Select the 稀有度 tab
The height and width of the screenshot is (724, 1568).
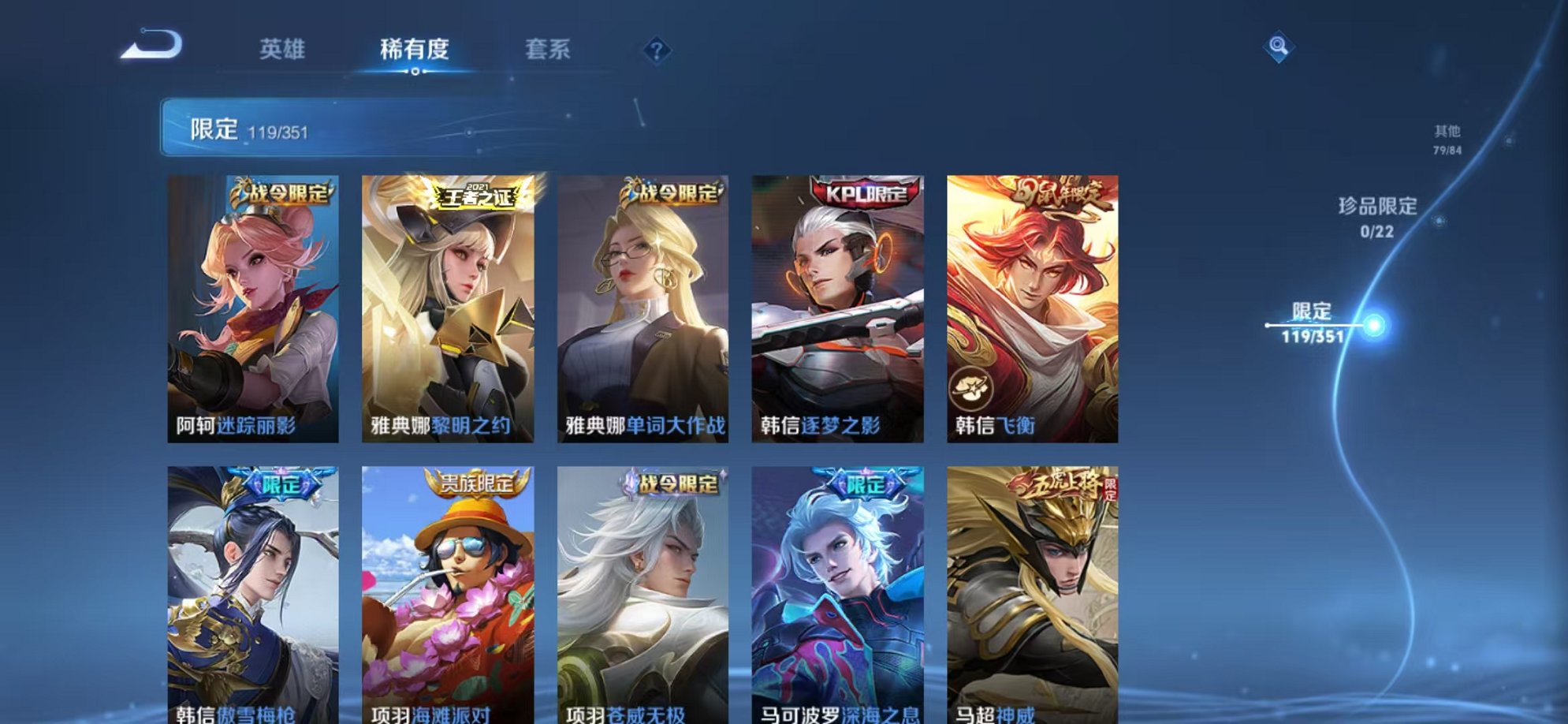415,49
